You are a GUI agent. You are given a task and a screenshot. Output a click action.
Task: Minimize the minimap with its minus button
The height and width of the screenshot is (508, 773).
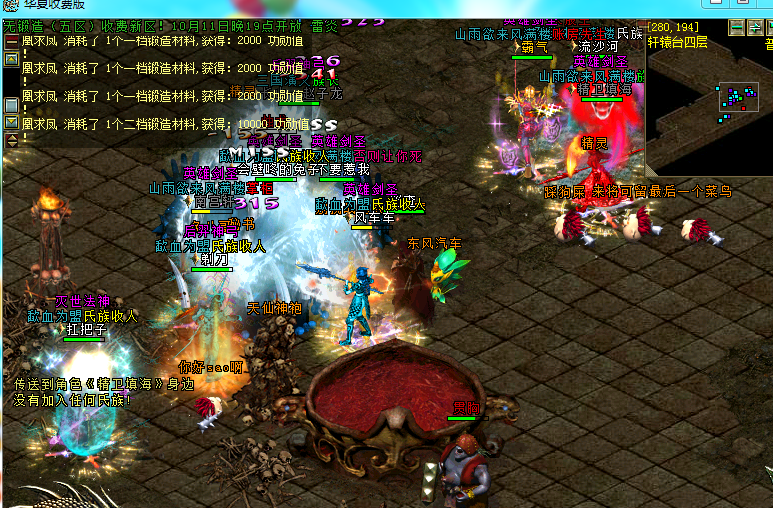point(737,27)
